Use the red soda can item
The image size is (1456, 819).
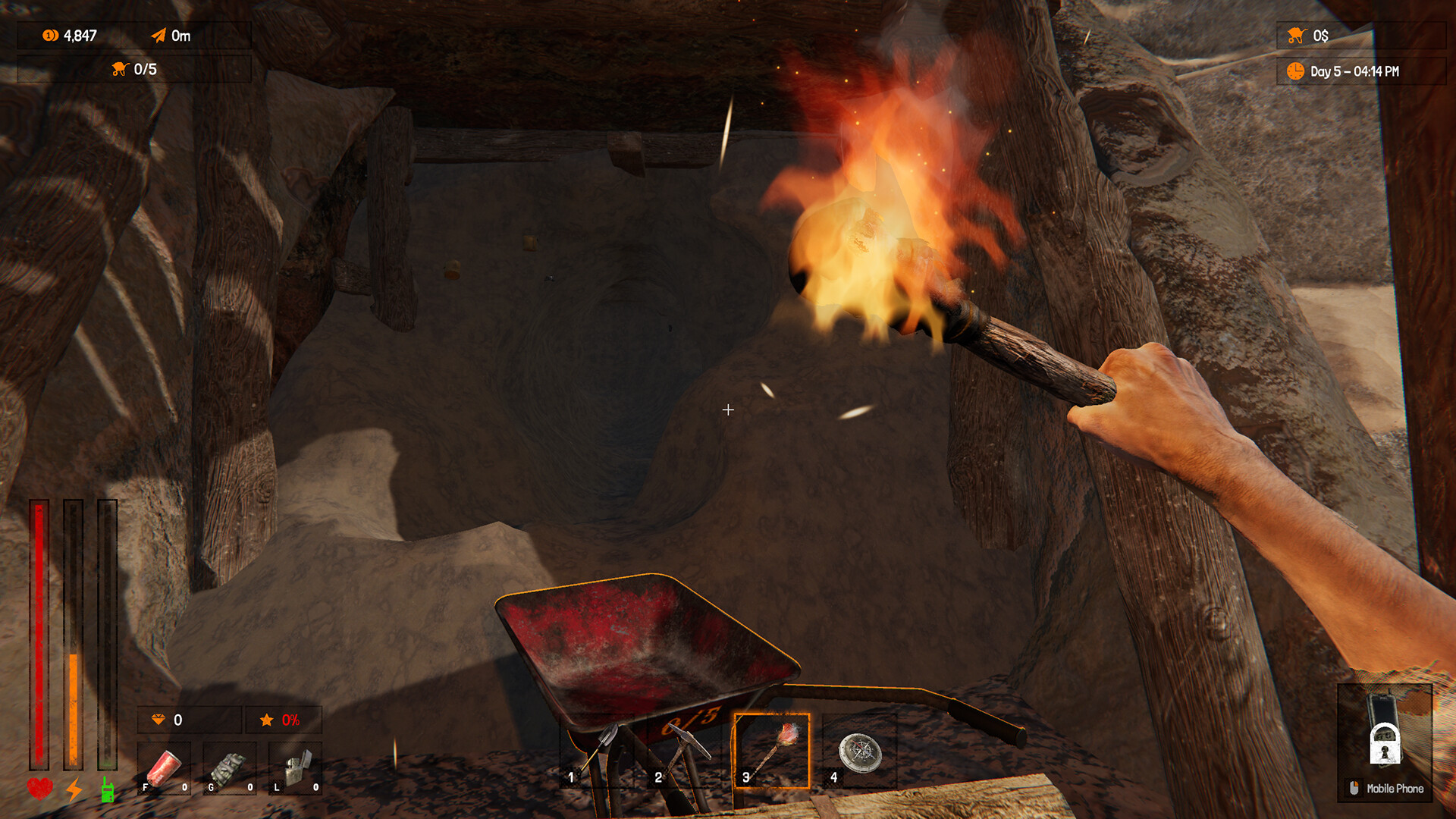coord(164,769)
